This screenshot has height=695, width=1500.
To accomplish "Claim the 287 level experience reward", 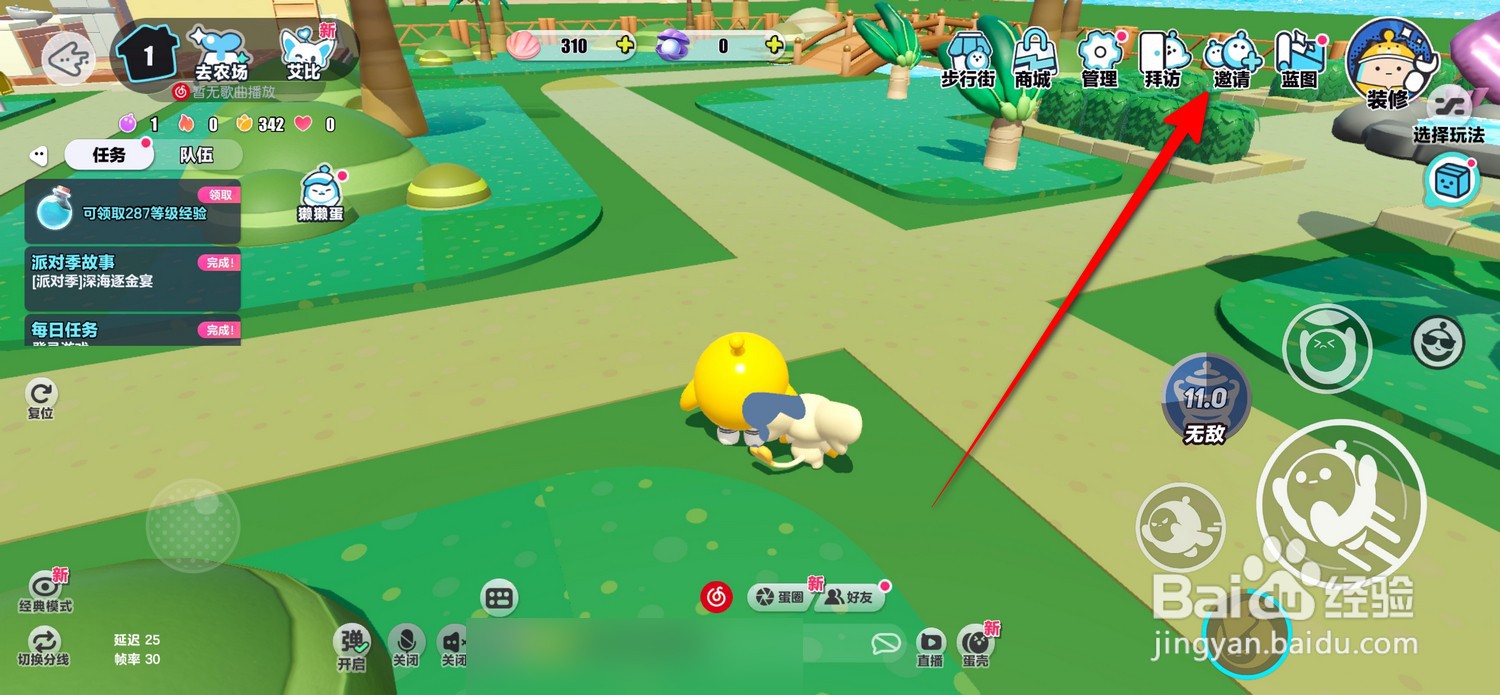I will coord(220,195).
